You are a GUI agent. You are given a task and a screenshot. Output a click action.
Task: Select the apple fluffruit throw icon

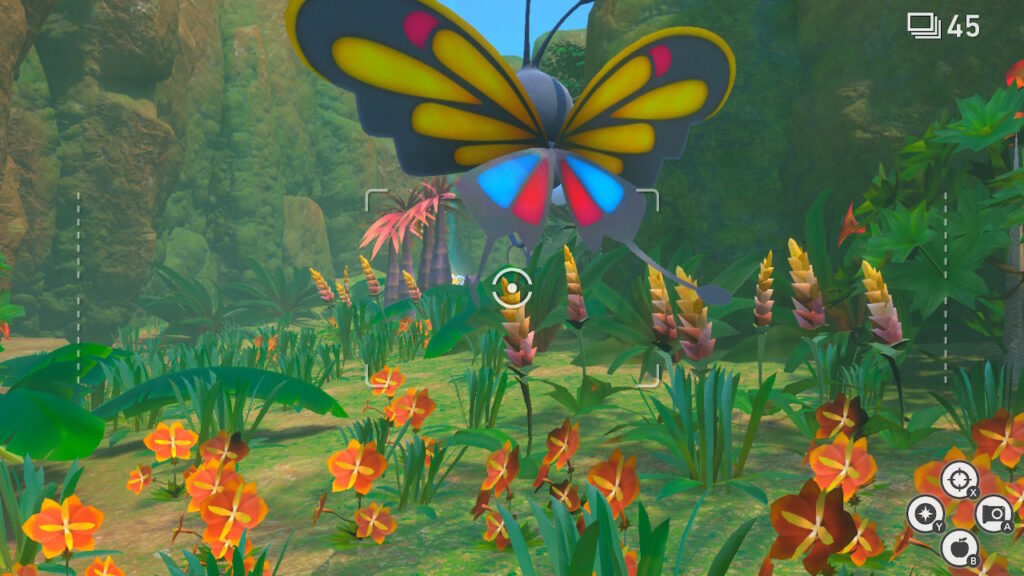pos(959,547)
